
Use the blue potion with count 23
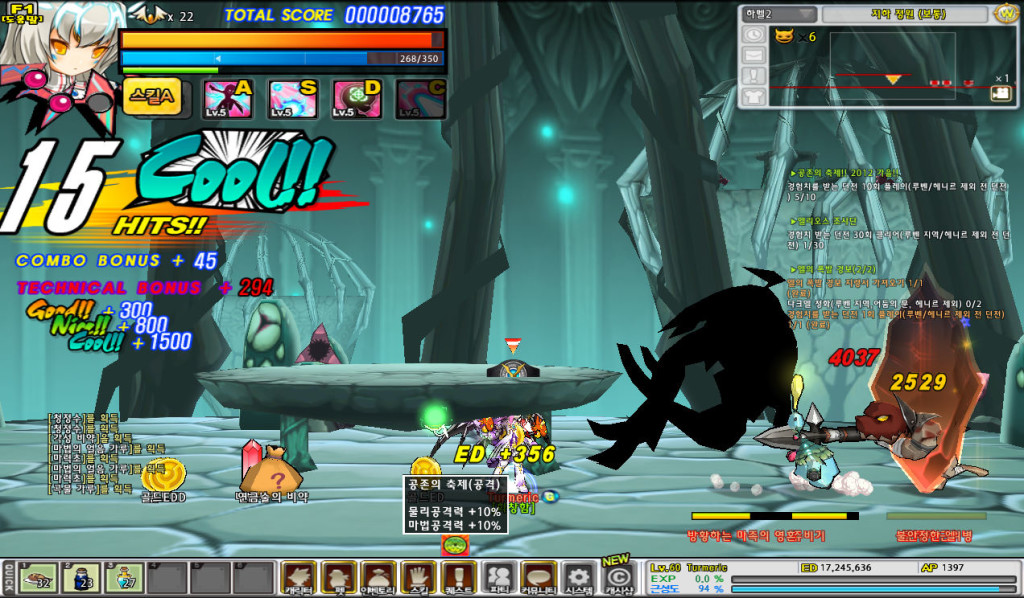(x=81, y=577)
